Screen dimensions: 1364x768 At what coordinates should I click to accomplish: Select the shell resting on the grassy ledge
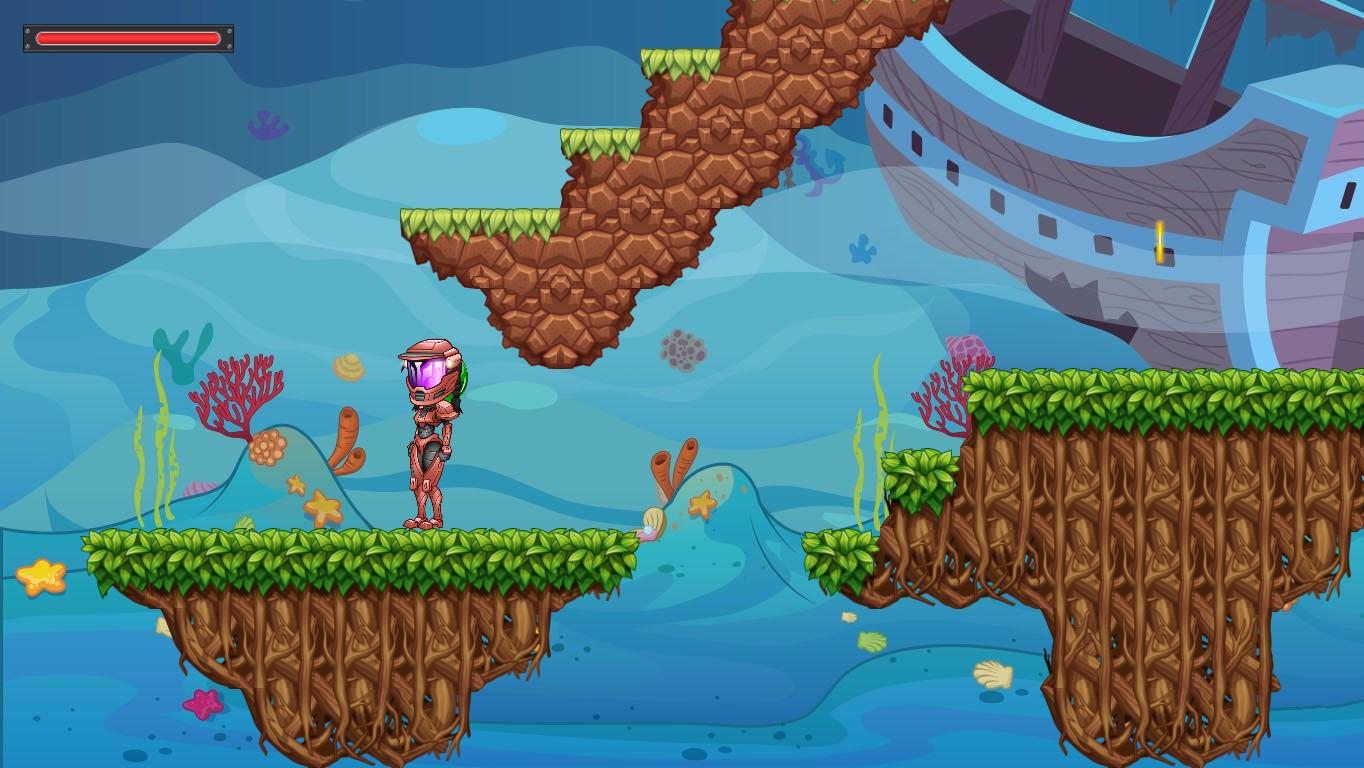(x=650, y=522)
